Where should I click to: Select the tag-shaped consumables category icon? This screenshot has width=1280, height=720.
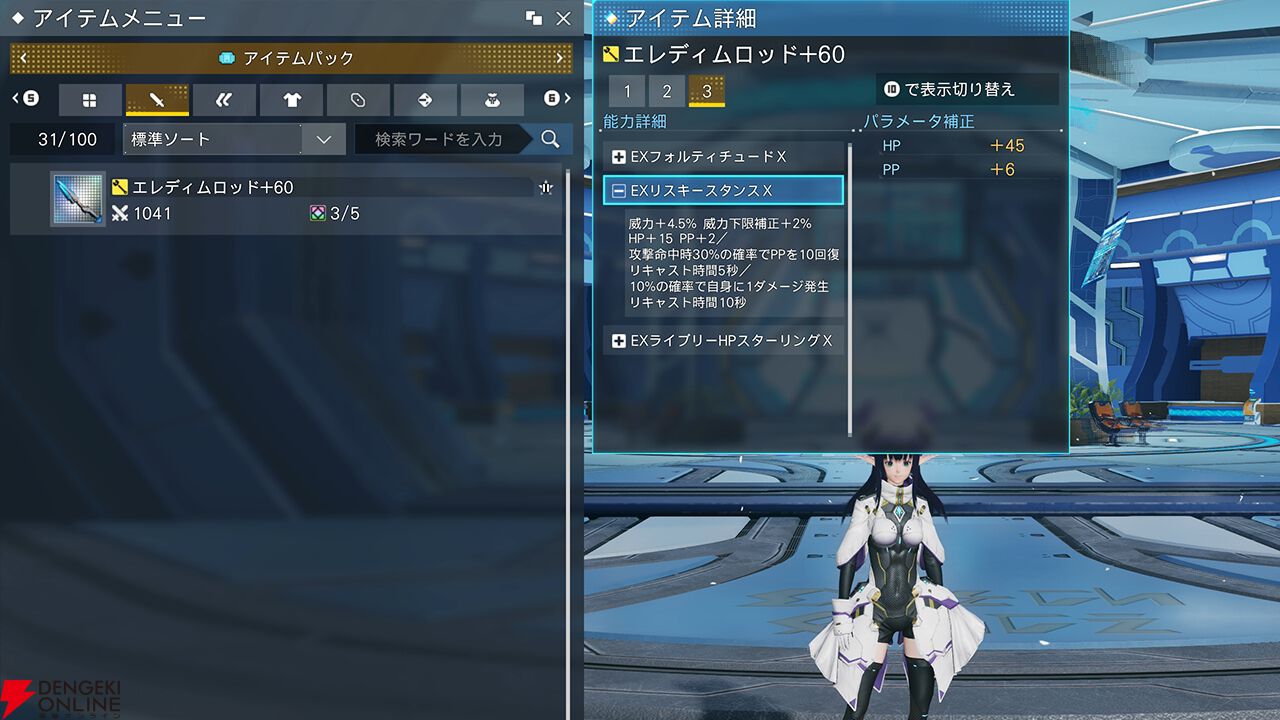coord(357,100)
